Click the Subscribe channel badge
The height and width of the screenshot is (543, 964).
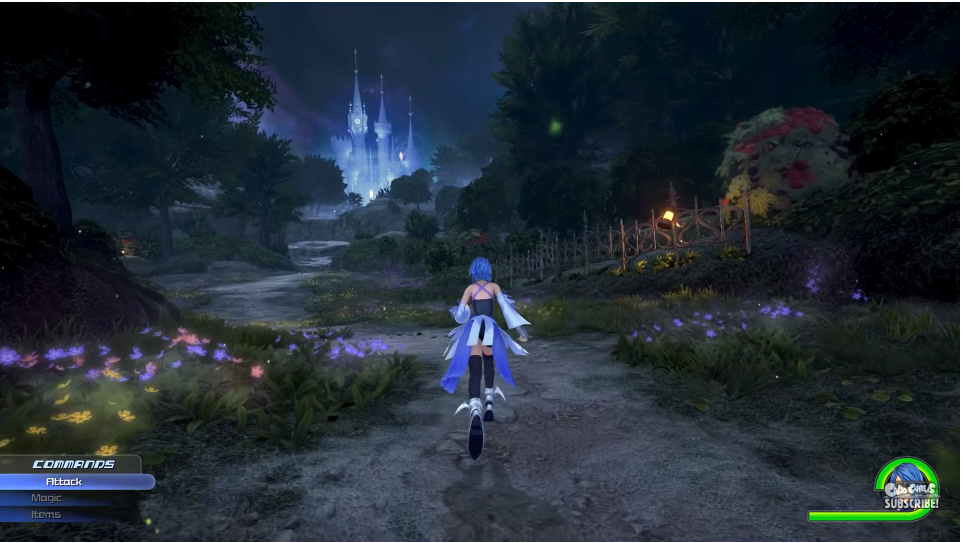click(x=909, y=485)
